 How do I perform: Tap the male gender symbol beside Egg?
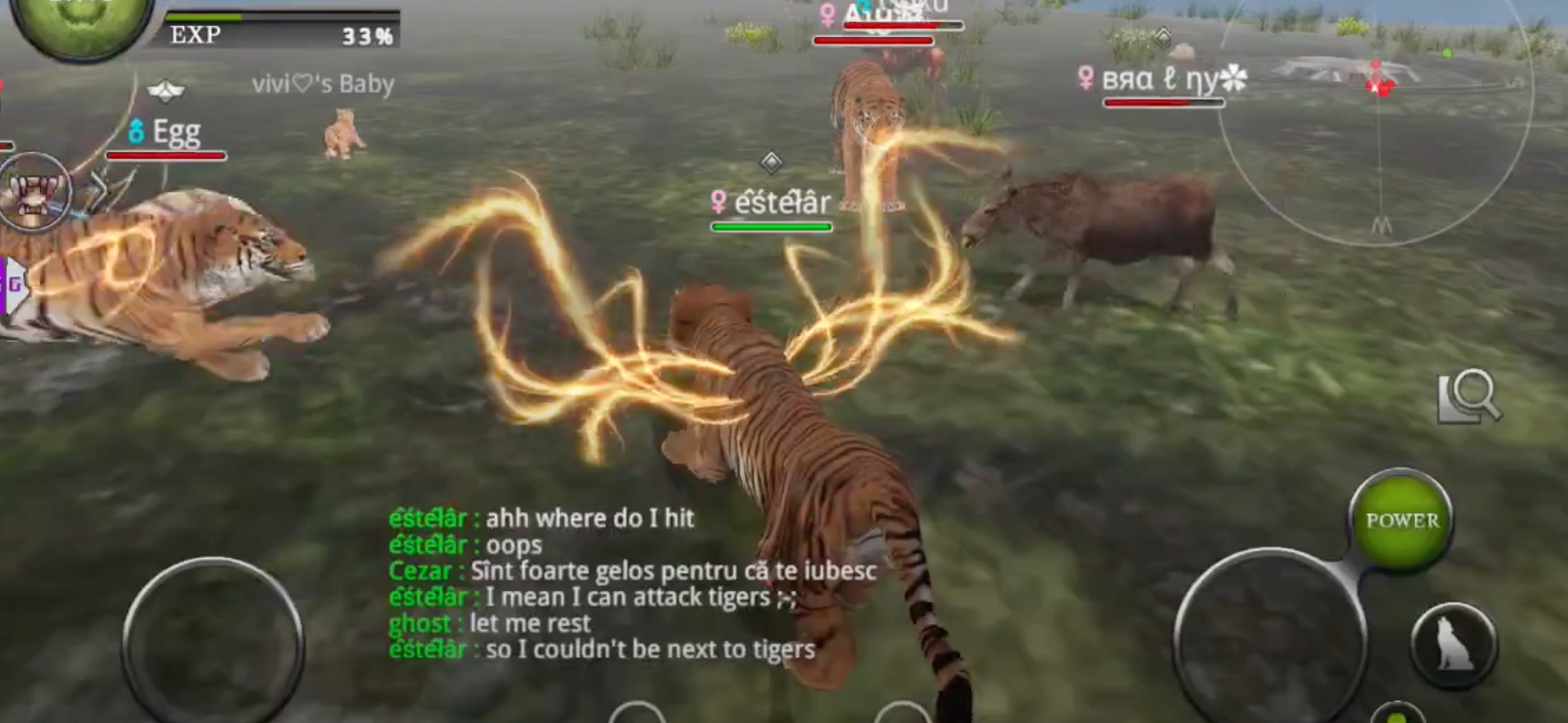(x=136, y=132)
